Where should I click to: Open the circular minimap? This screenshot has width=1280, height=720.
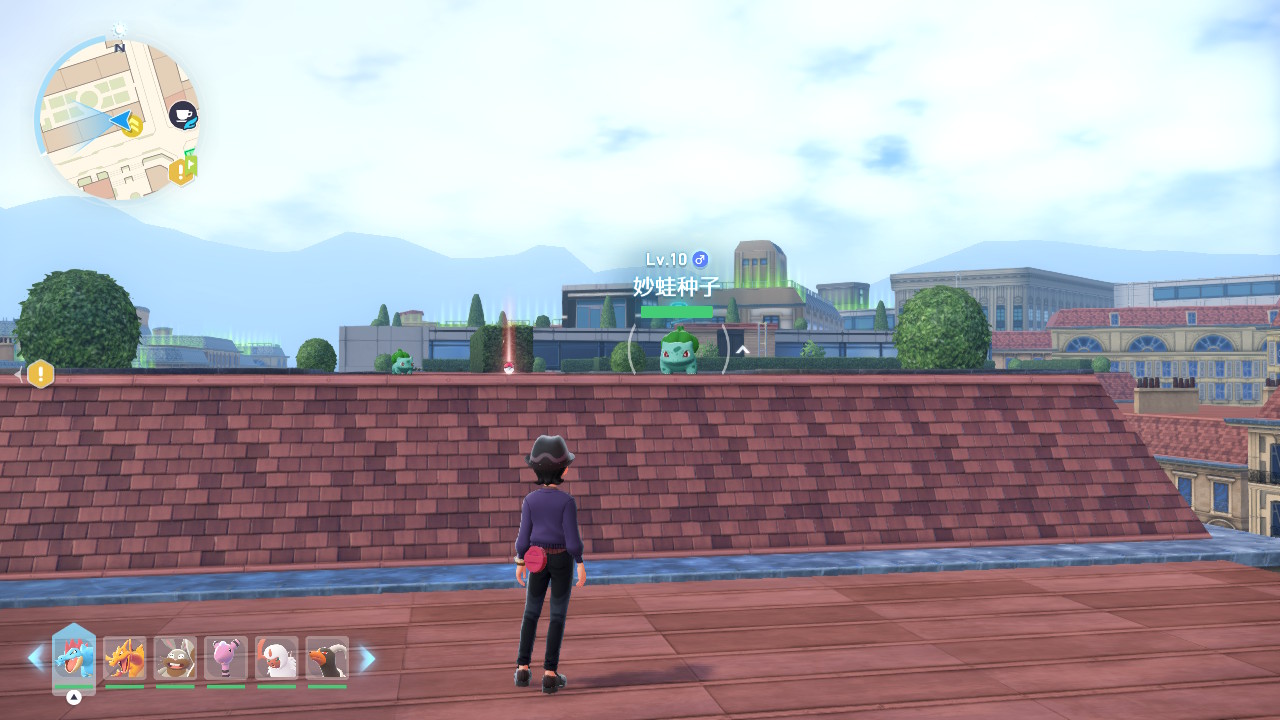[118, 118]
